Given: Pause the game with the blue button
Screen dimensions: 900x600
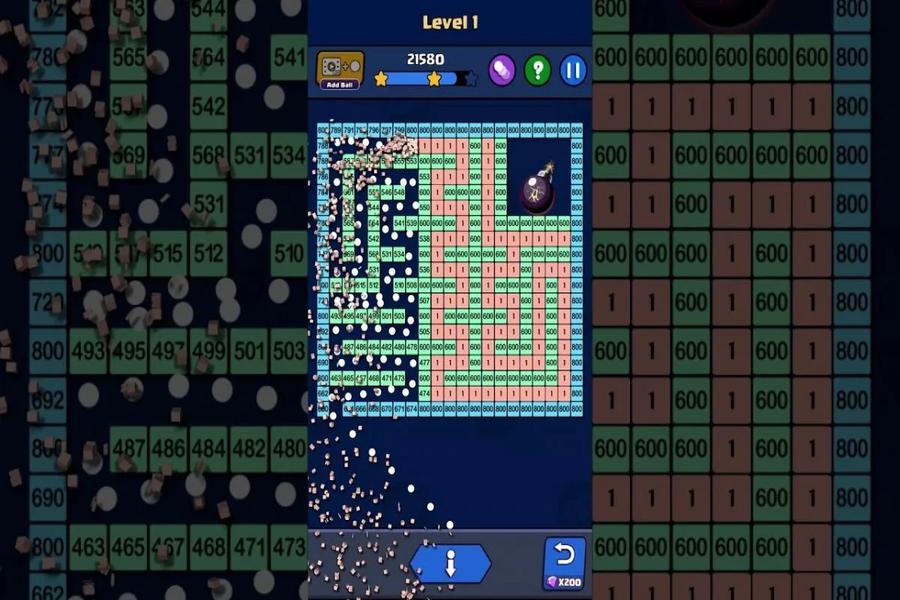Looking at the screenshot, I should click(x=573, y=70).
